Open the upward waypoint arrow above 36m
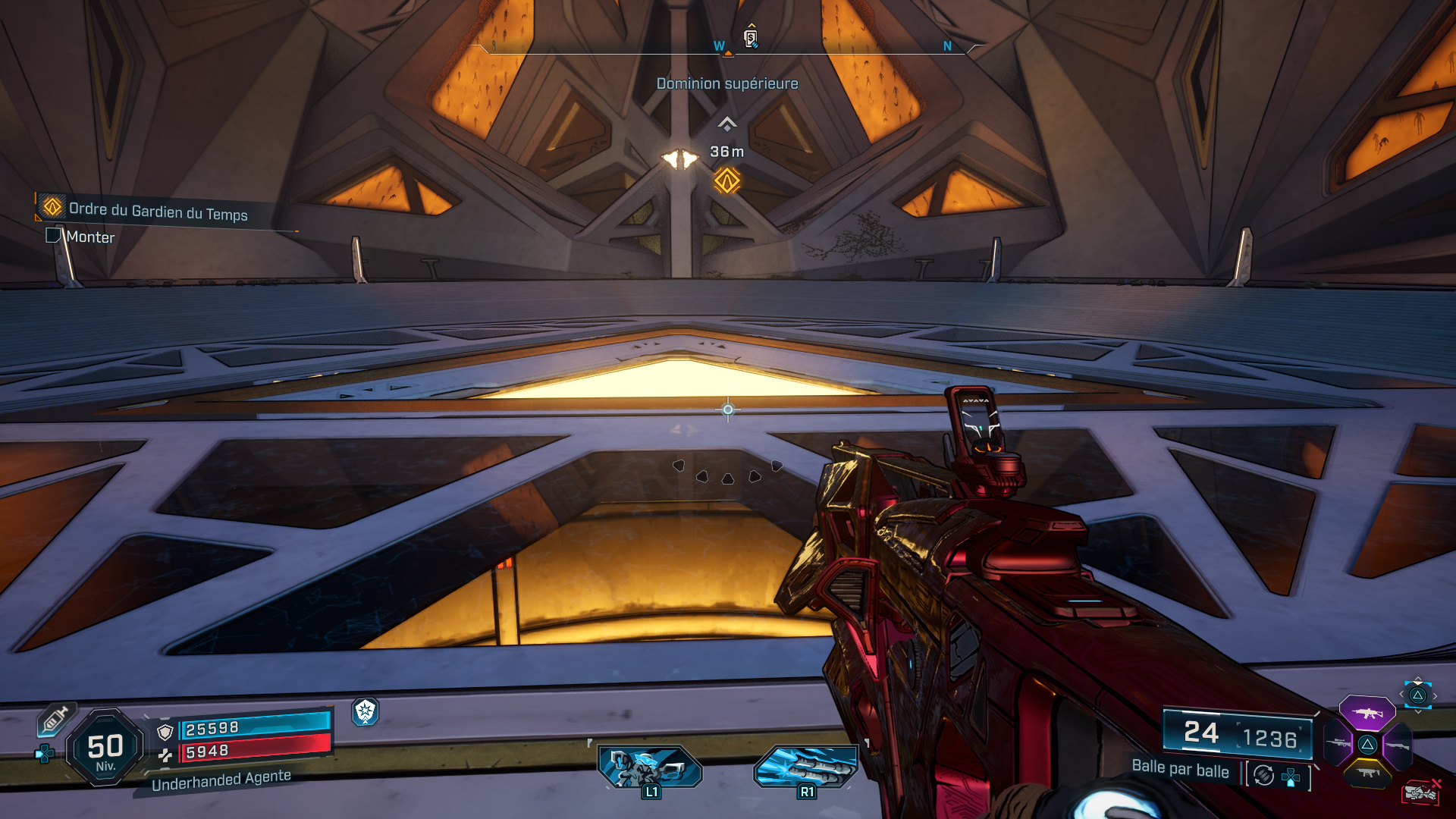This screenshot has height=819, width=1456. click(728, 121)
